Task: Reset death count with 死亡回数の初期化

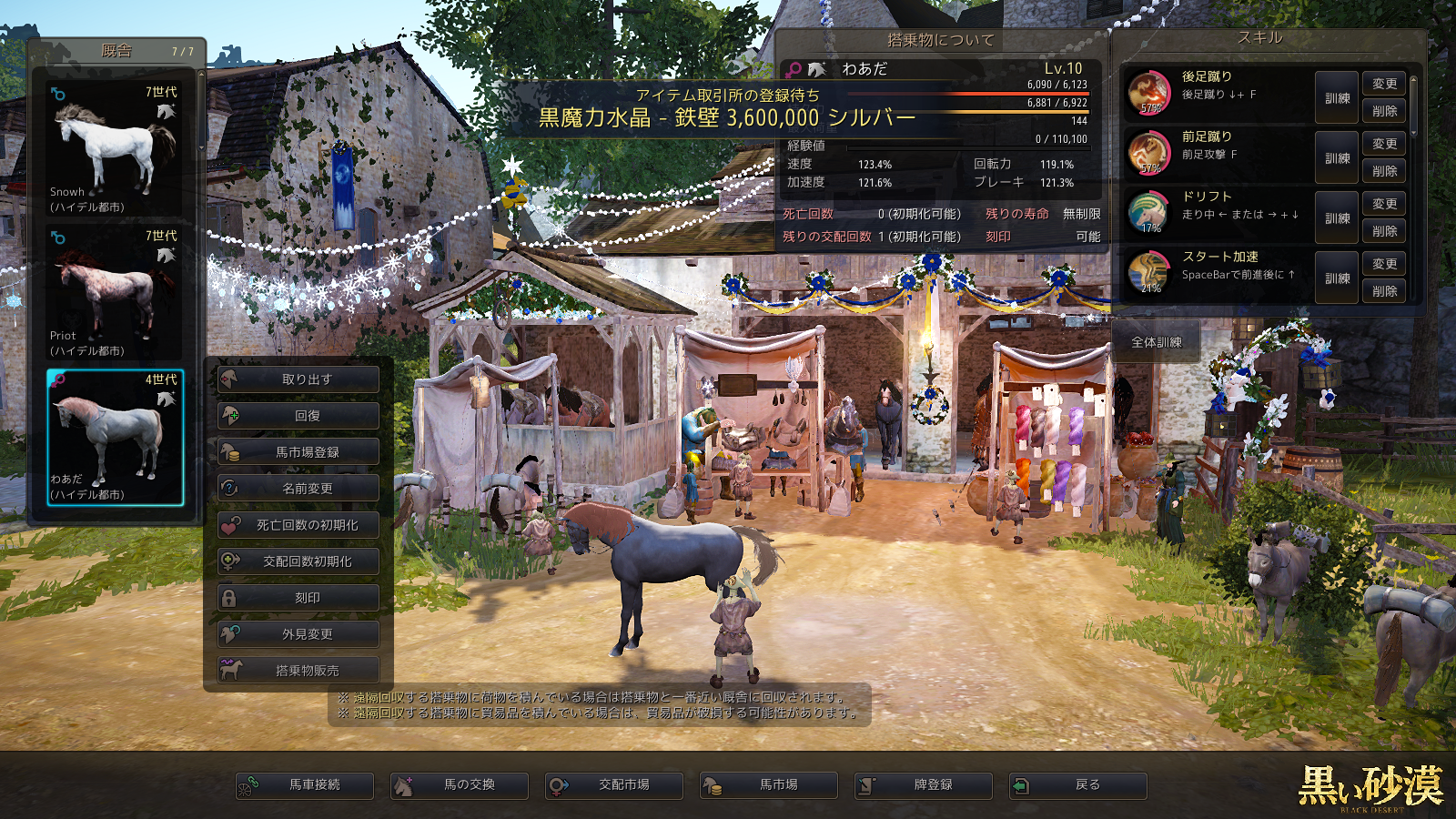Action: [x=298, y=525]
